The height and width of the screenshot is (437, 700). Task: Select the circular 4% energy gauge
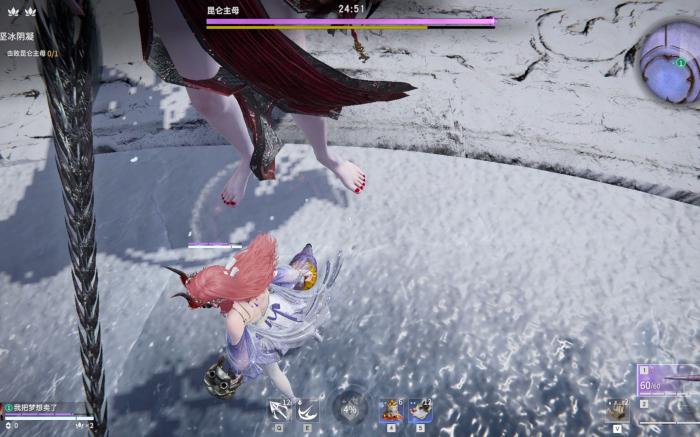click(x=350, y=408)
